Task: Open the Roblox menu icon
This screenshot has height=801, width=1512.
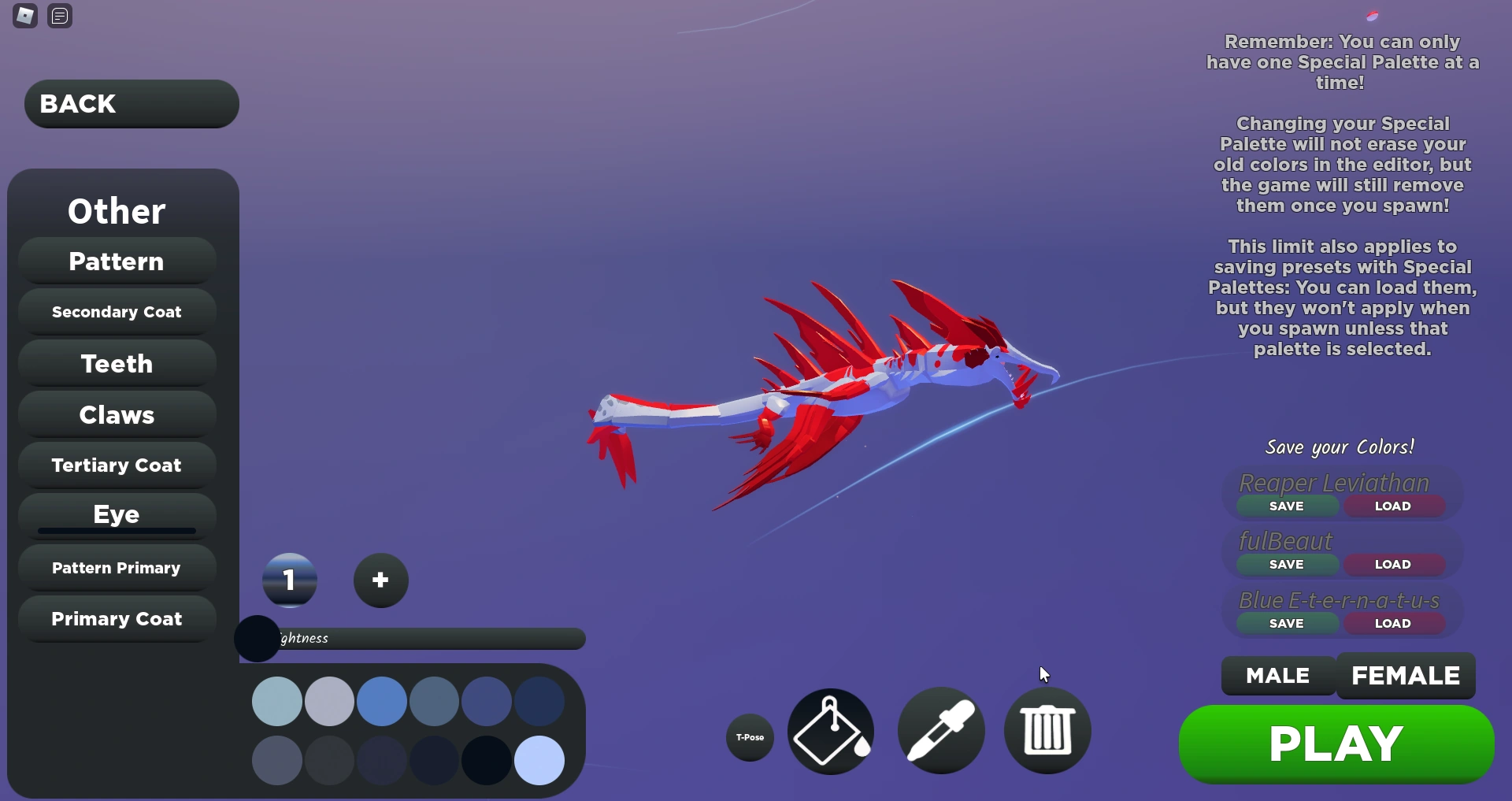Action: click(x=24, y=15)
